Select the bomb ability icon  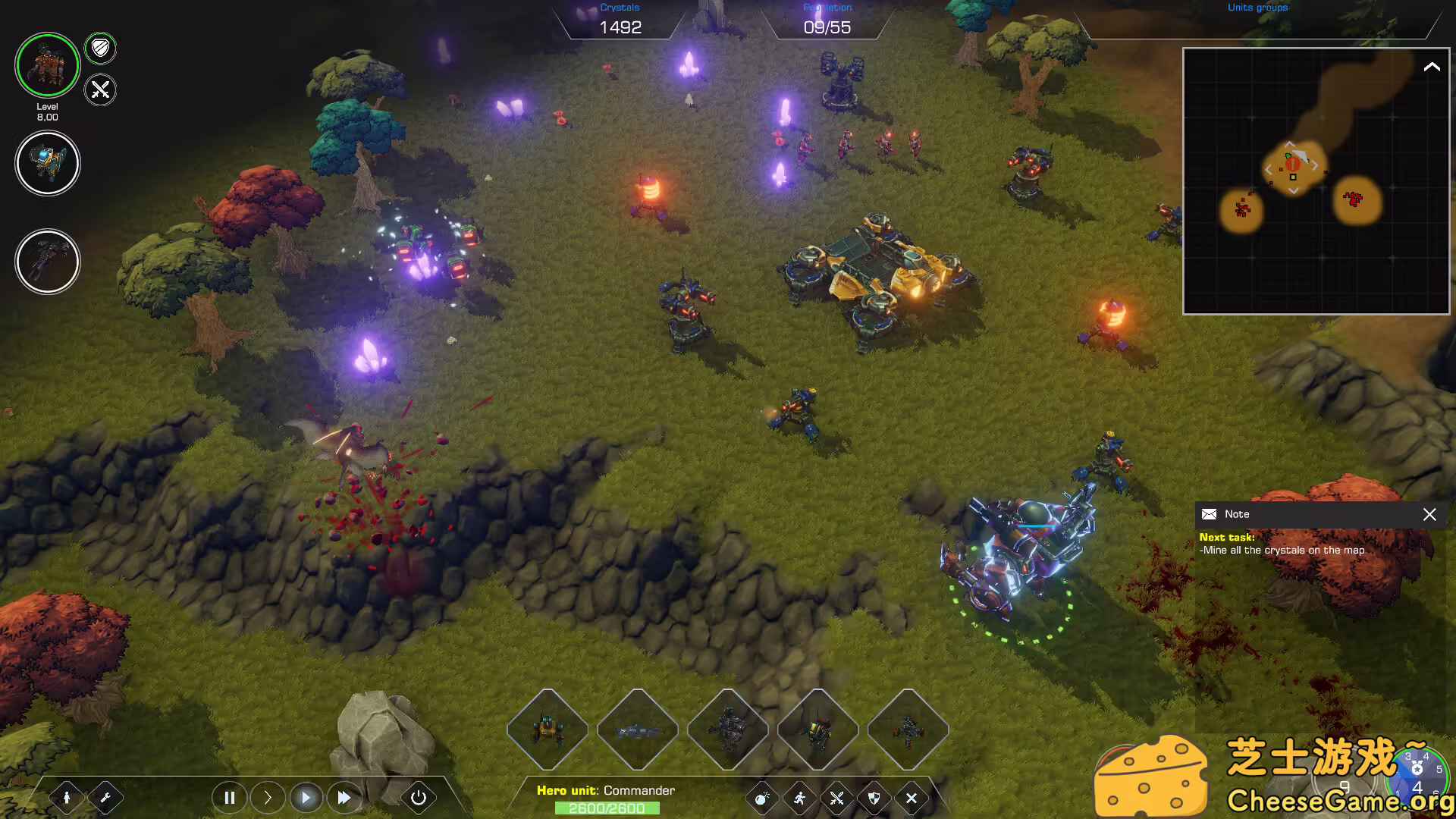point(761,798)
